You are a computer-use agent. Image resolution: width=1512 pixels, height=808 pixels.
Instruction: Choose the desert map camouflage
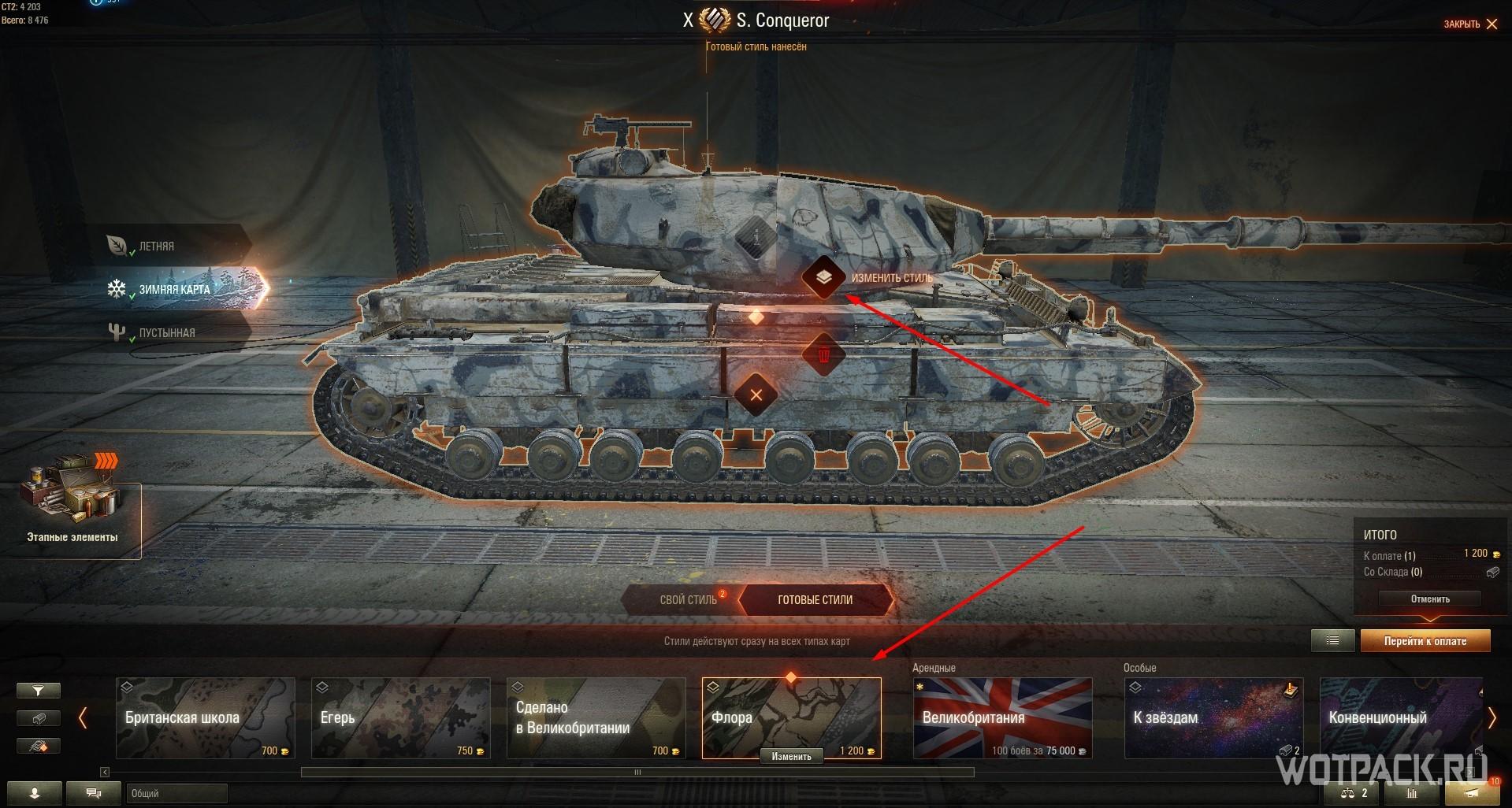(x=166, y=333)
